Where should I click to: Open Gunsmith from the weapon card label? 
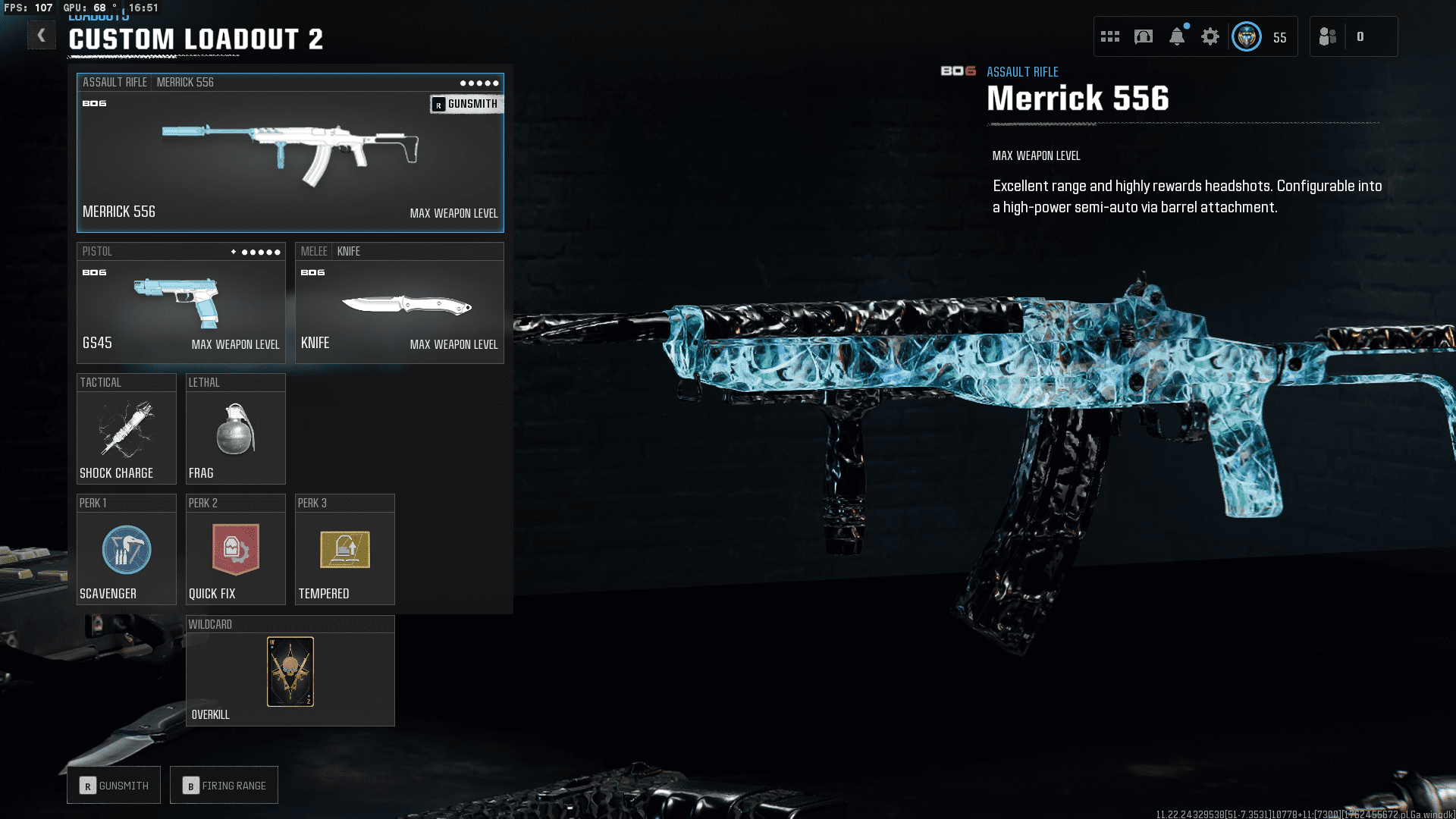pyautogui.click(x=466, y=104)
